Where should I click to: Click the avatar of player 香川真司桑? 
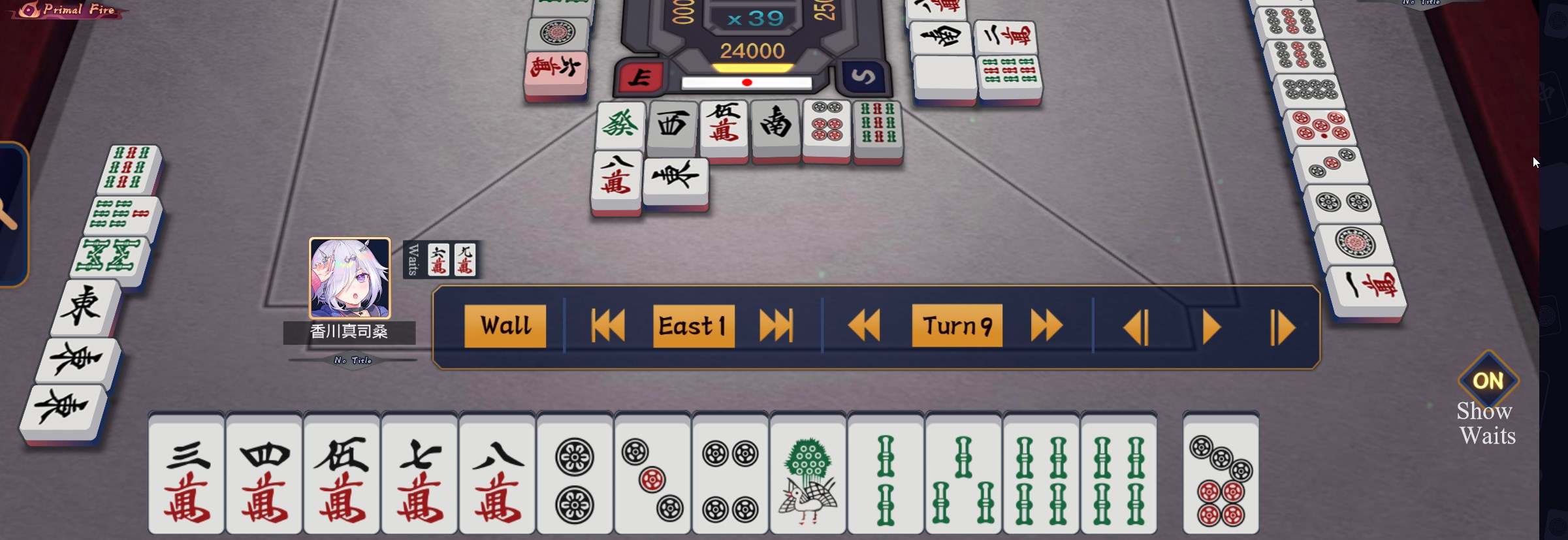coord(349,278)
